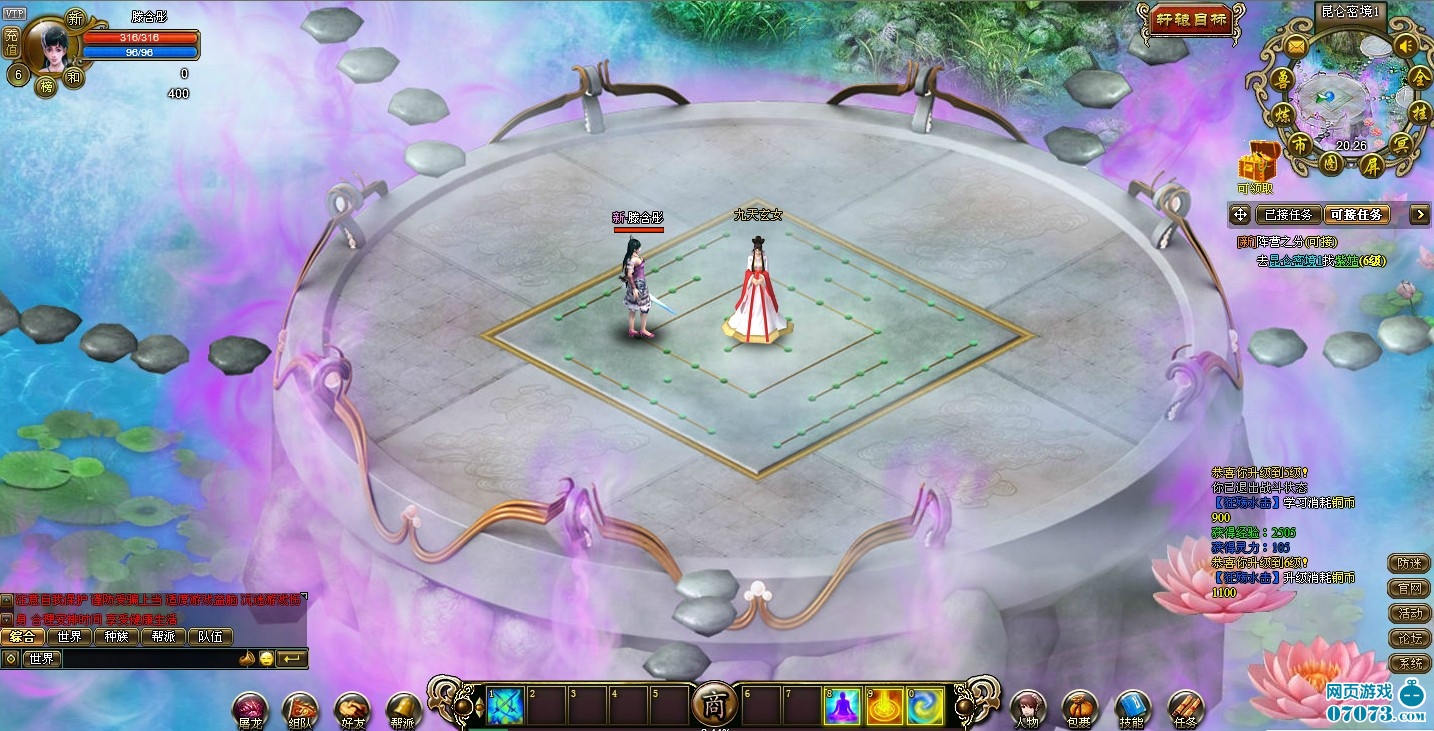The height and width of the screenshot is (731, 1434).
Task: Claim the treasure chest reward (可领取)
Action: 1257,163
